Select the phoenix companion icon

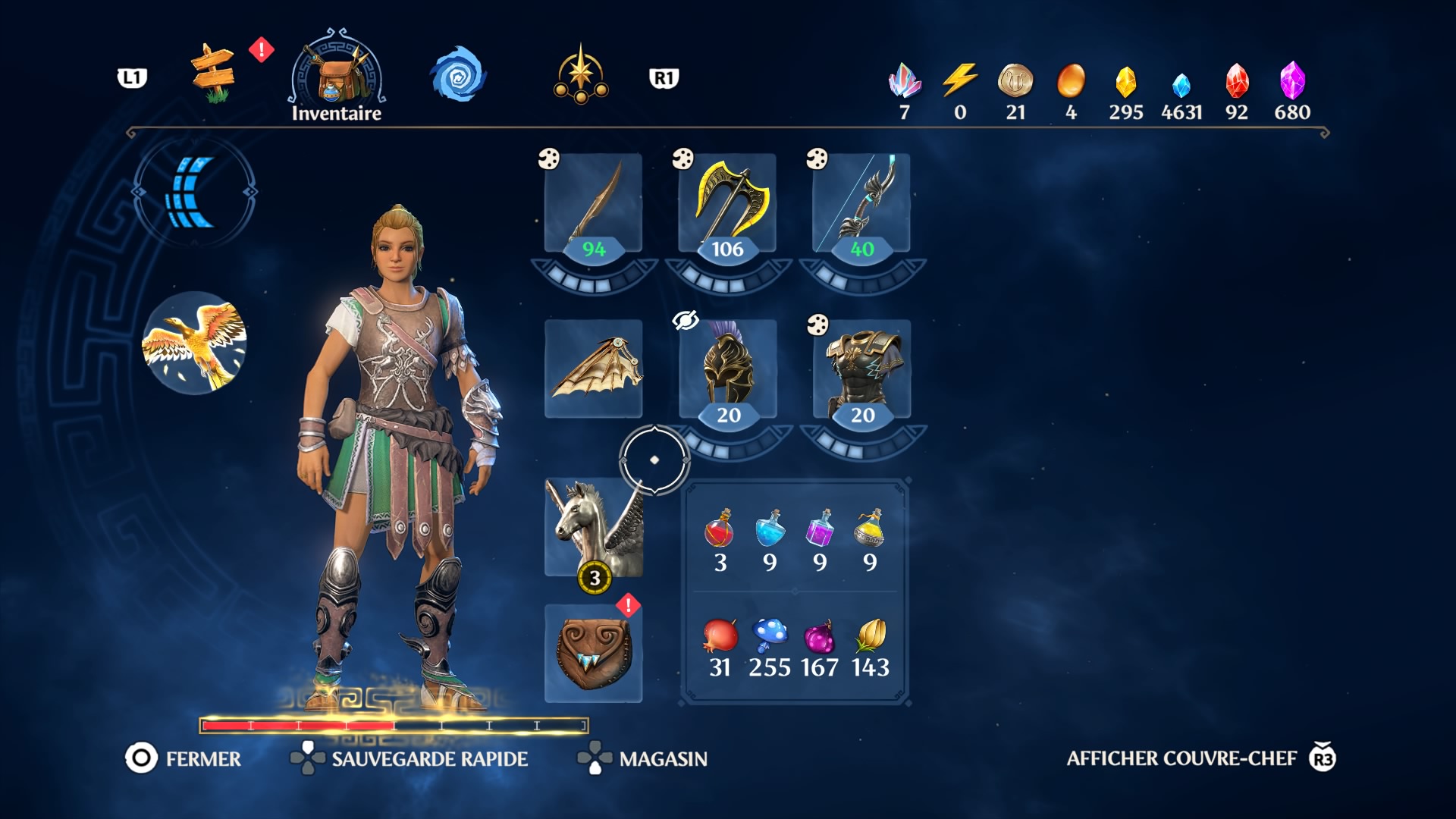pyautogui.click(x=194, y=343)
